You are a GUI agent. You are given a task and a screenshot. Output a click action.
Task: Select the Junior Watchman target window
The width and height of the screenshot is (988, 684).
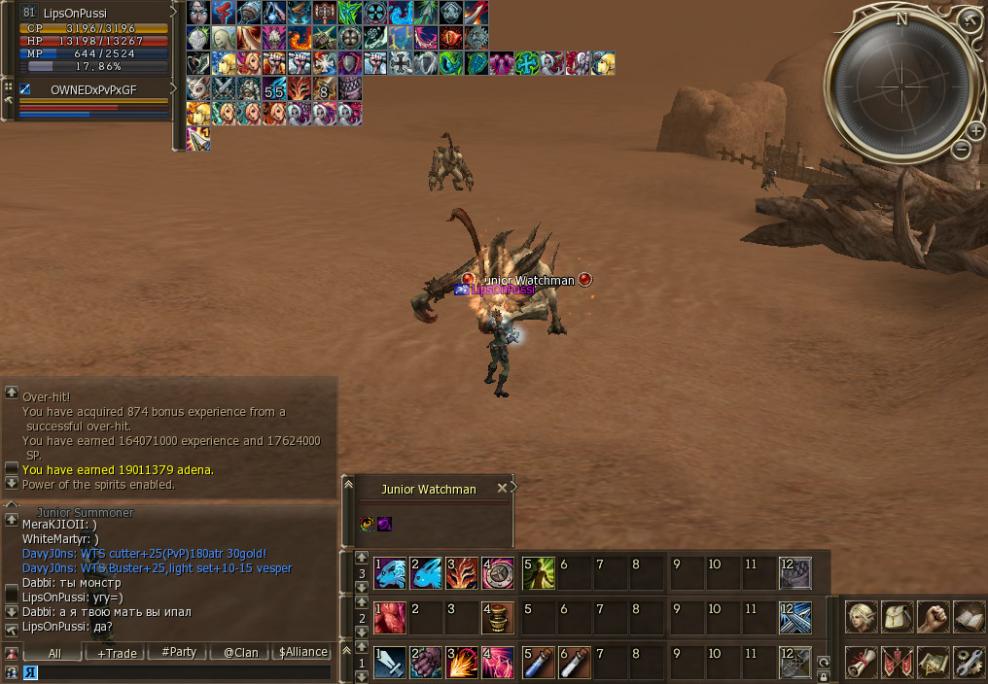tap(428, 489)
